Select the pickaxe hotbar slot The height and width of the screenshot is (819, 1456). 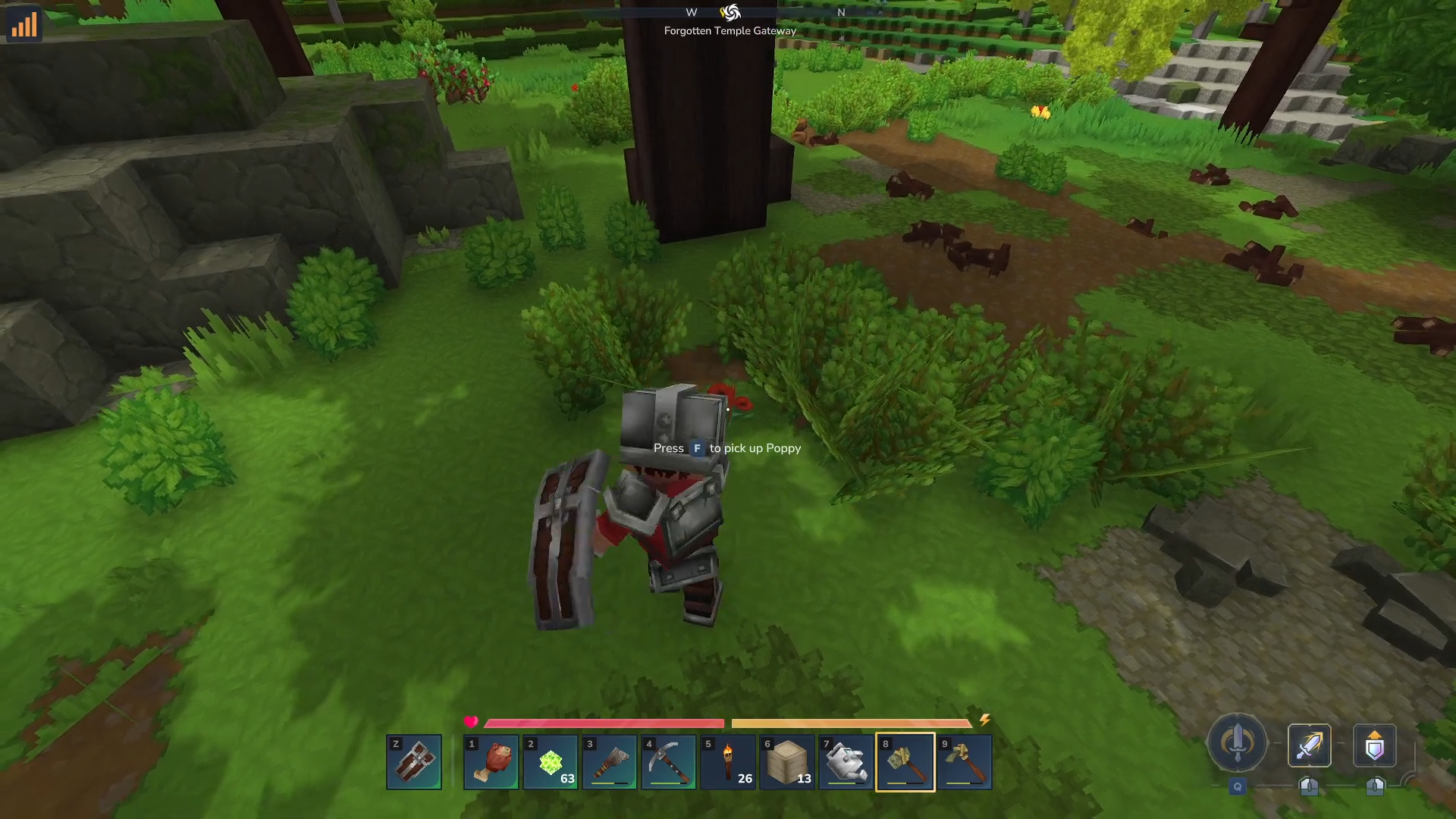669,761
